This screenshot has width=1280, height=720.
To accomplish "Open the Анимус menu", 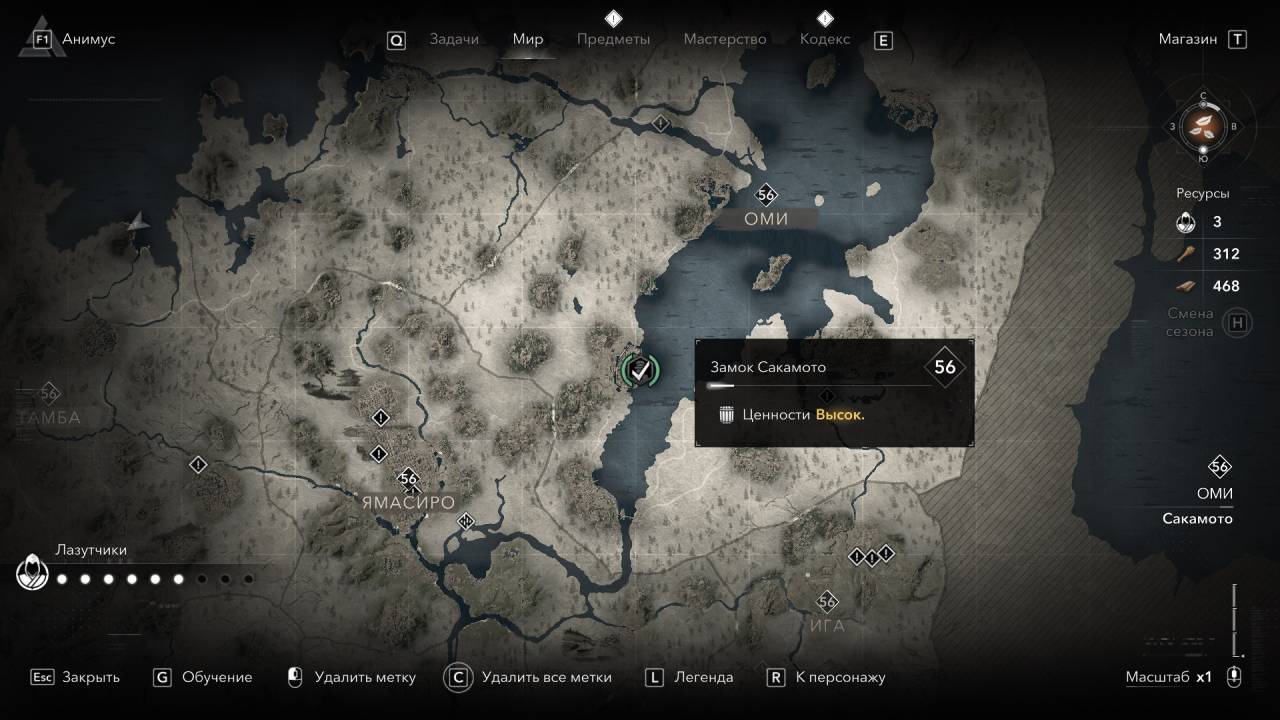I will point(88,39).
